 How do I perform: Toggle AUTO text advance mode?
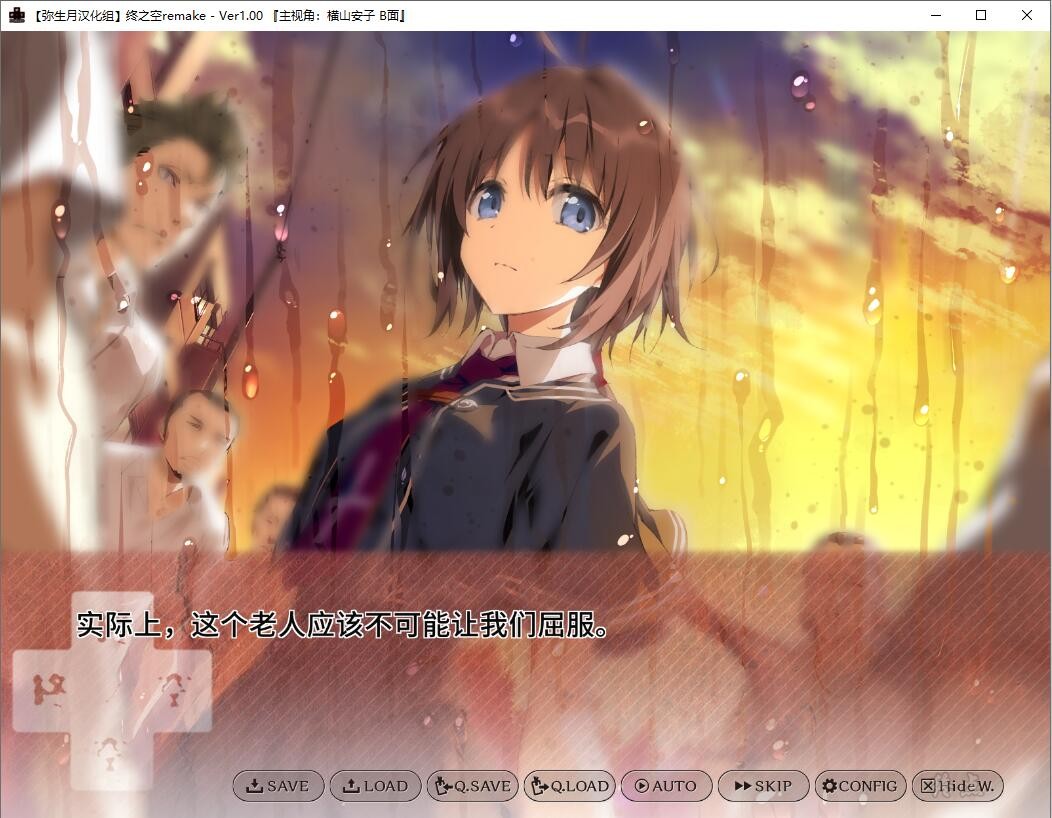click(x=666, y=786)
